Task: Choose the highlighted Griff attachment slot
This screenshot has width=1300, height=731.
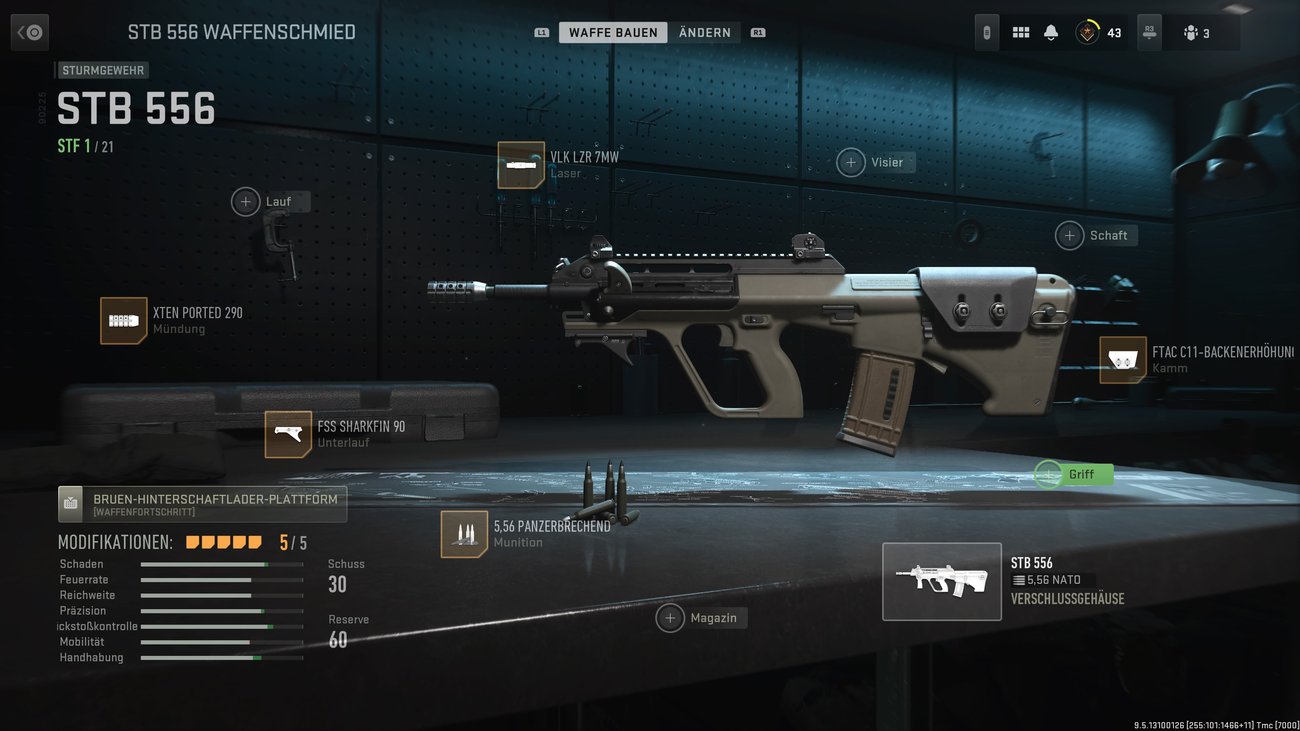Action: [x=1049, y=474]
